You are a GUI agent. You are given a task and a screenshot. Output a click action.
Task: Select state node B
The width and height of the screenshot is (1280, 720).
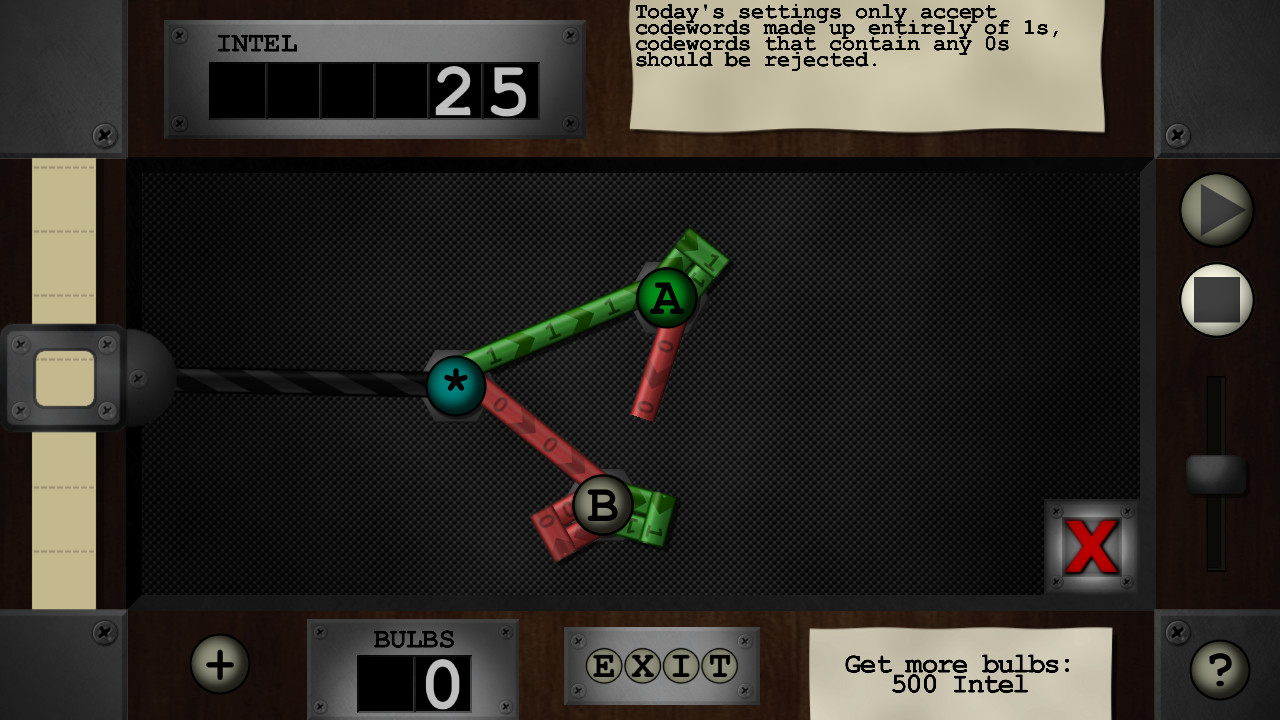[x=601, y=506]
